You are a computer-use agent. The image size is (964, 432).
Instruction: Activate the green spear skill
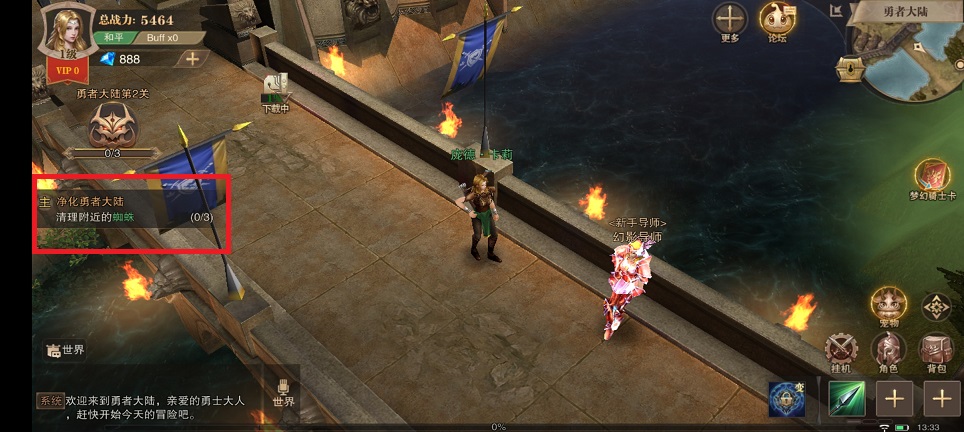(846, 399)
